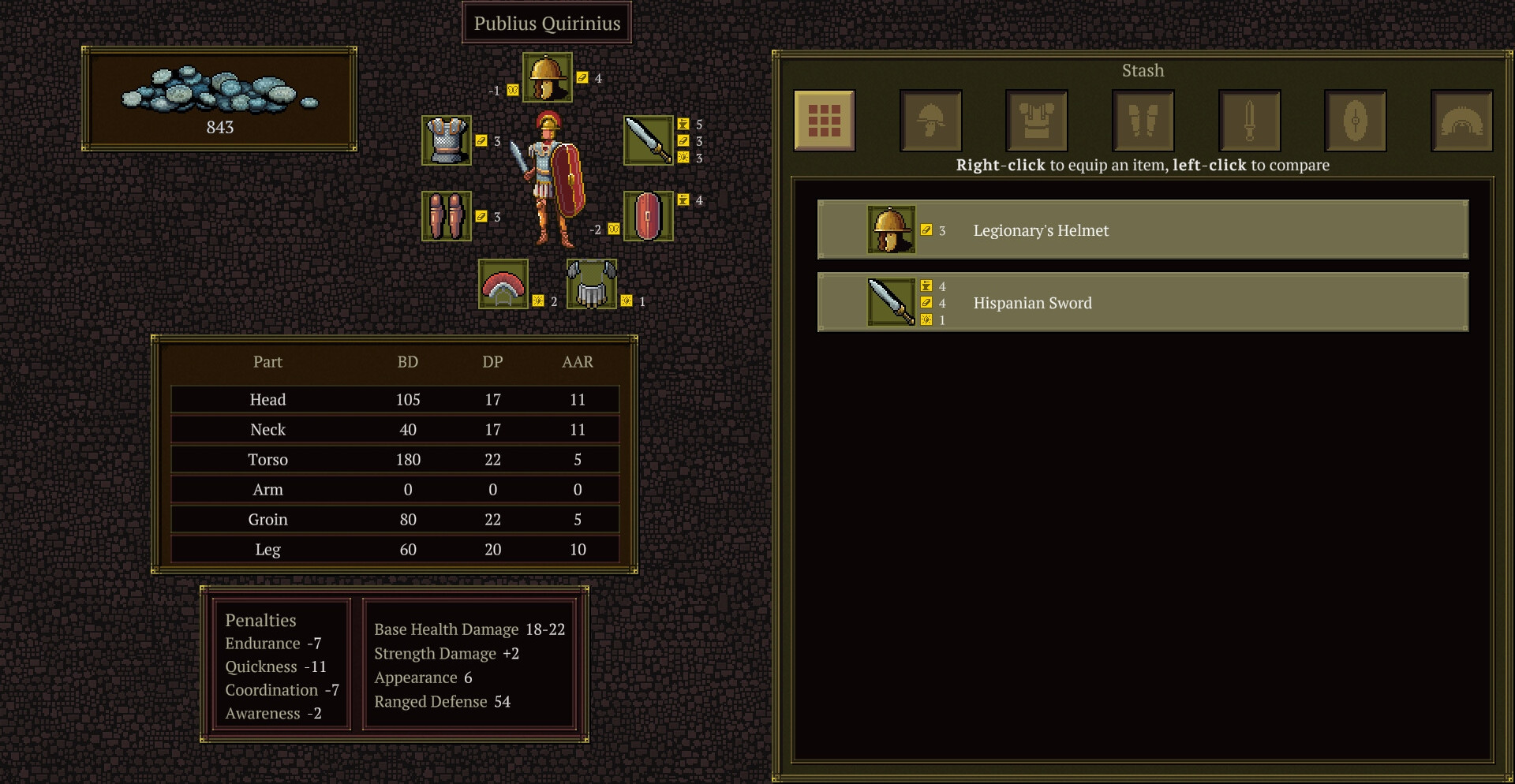The height and width of the screenshot is (784, 1515).
Task: Select the equipped helmet slot
Action: click(x=547, y=77)
